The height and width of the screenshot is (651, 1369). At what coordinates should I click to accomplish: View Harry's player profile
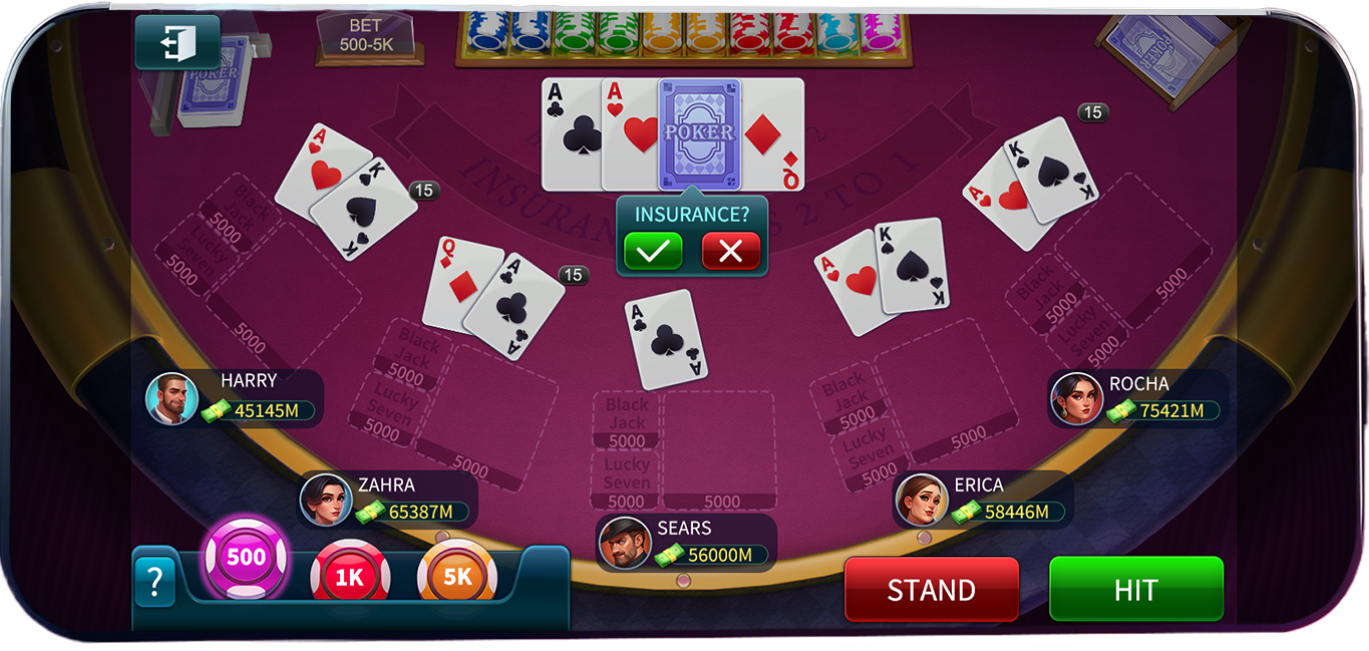click(x=172, y=399)
